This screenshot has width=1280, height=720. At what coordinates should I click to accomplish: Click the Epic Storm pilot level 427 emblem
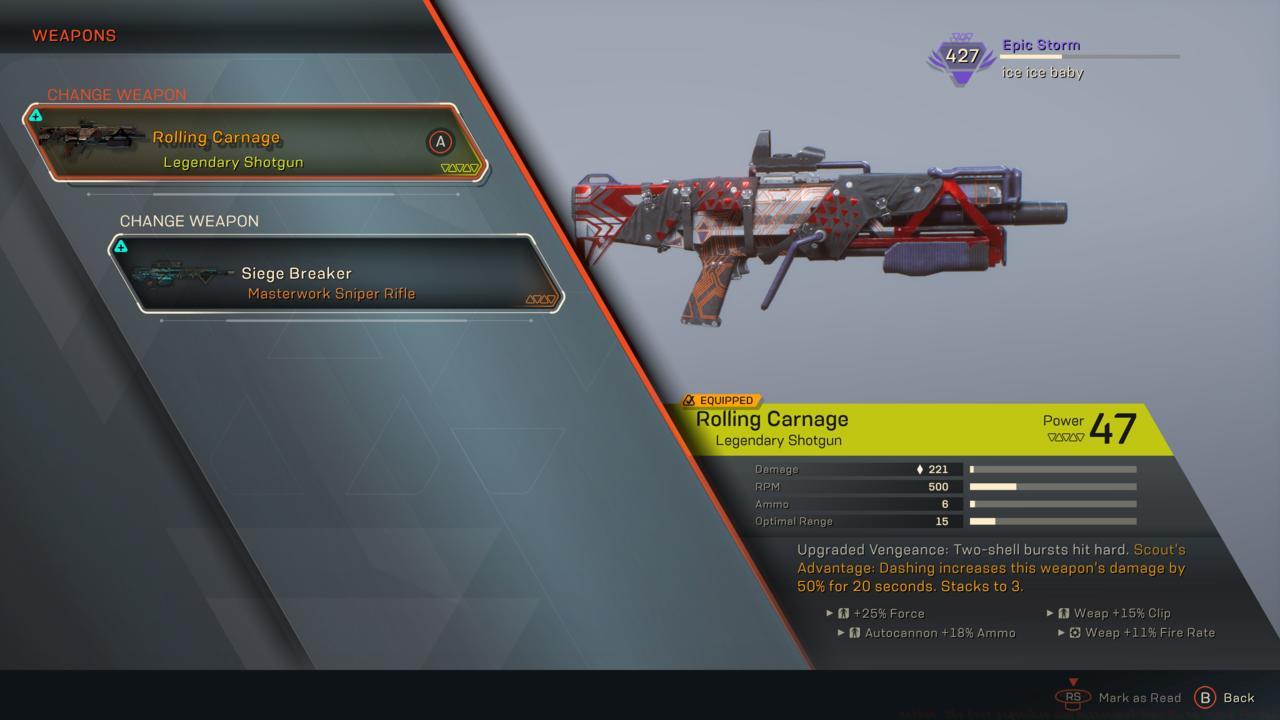pos(961,57)
